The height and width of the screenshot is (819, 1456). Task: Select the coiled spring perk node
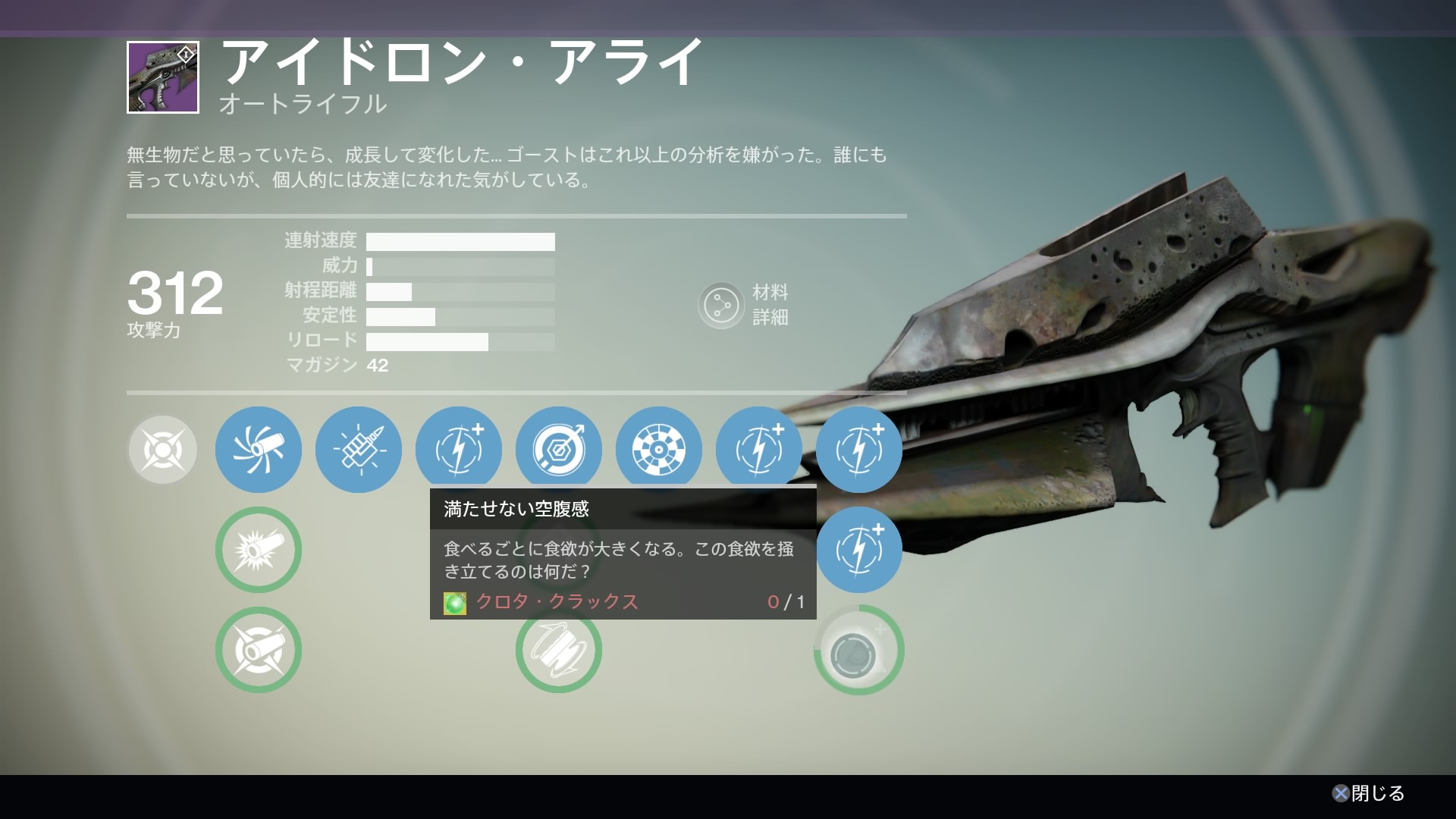coord(559,652)
